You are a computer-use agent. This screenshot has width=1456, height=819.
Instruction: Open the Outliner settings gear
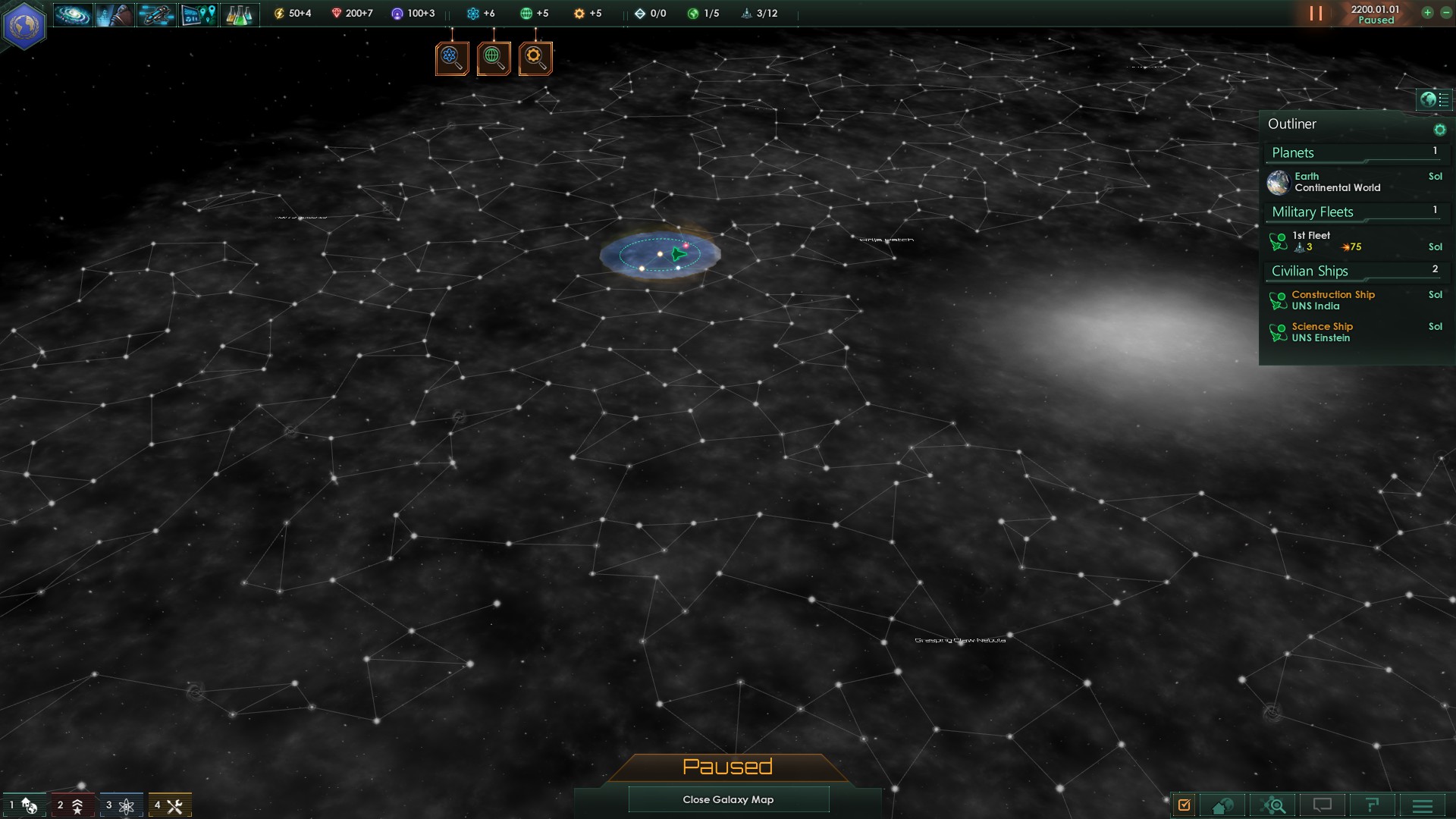tap(1440, 129)
